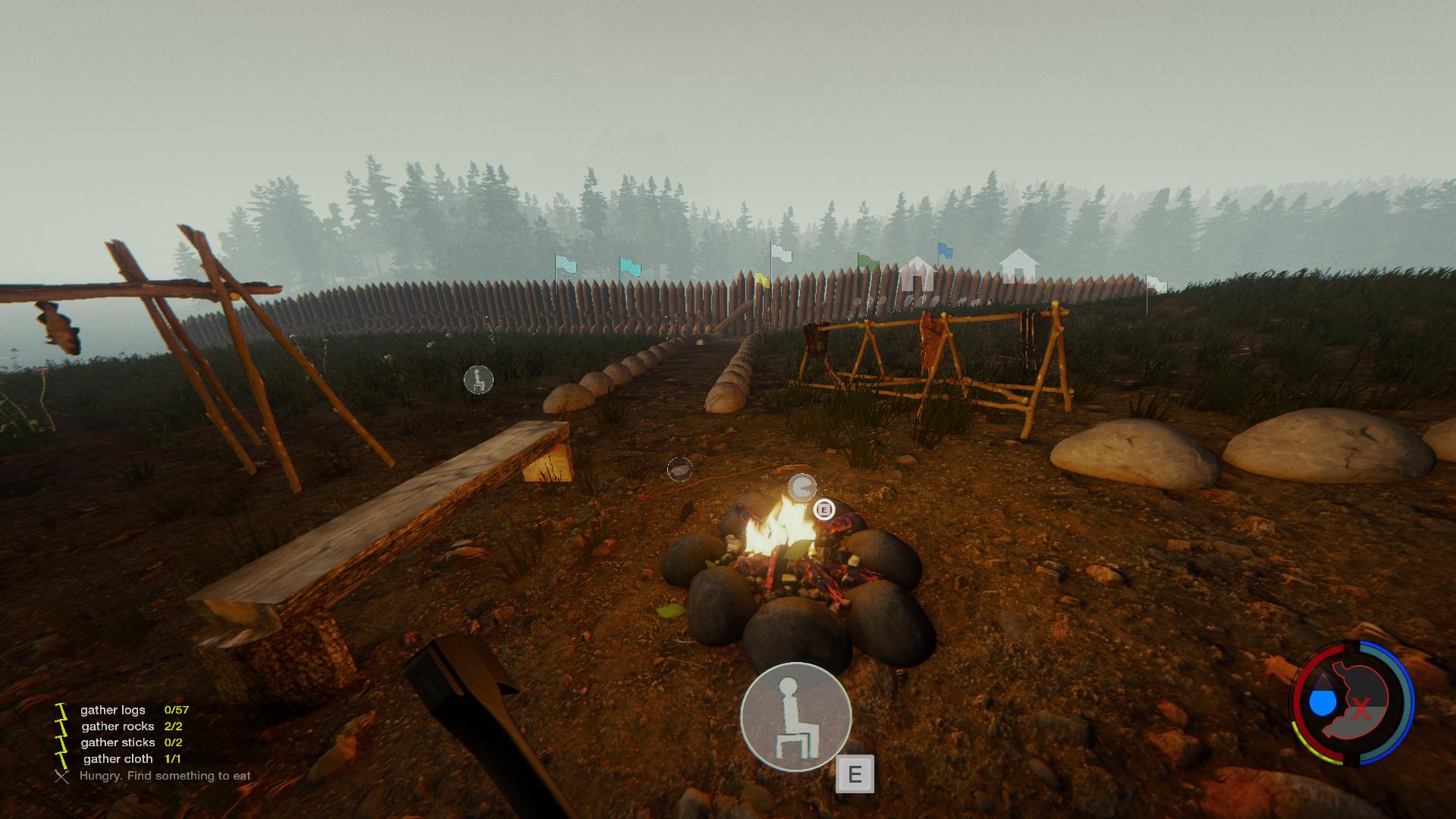1456x819 pixels.
Task: Choose the eat icon above the campfire
Action: coord(802,488)
